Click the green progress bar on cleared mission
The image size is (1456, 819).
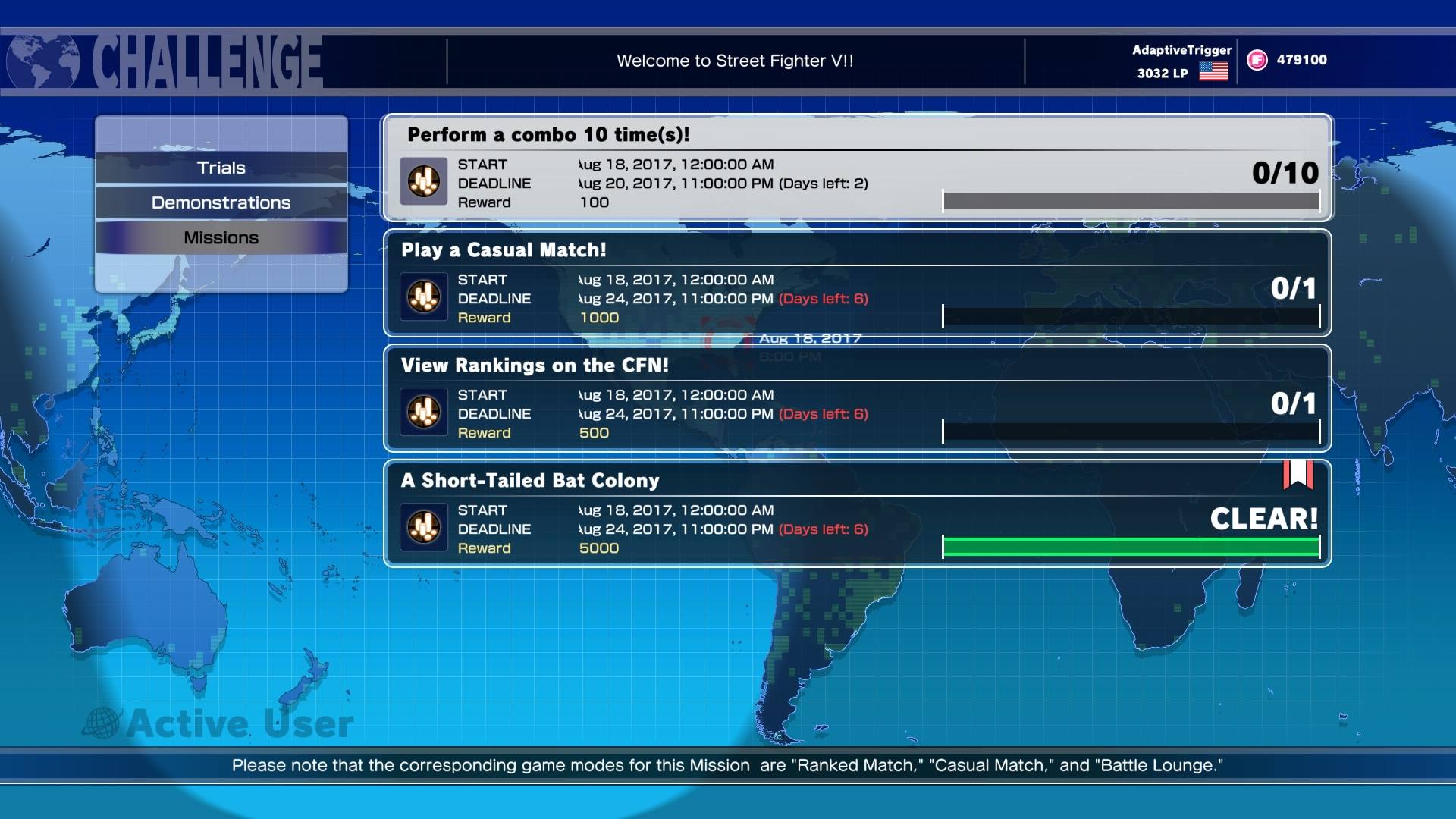point(1130,544)
